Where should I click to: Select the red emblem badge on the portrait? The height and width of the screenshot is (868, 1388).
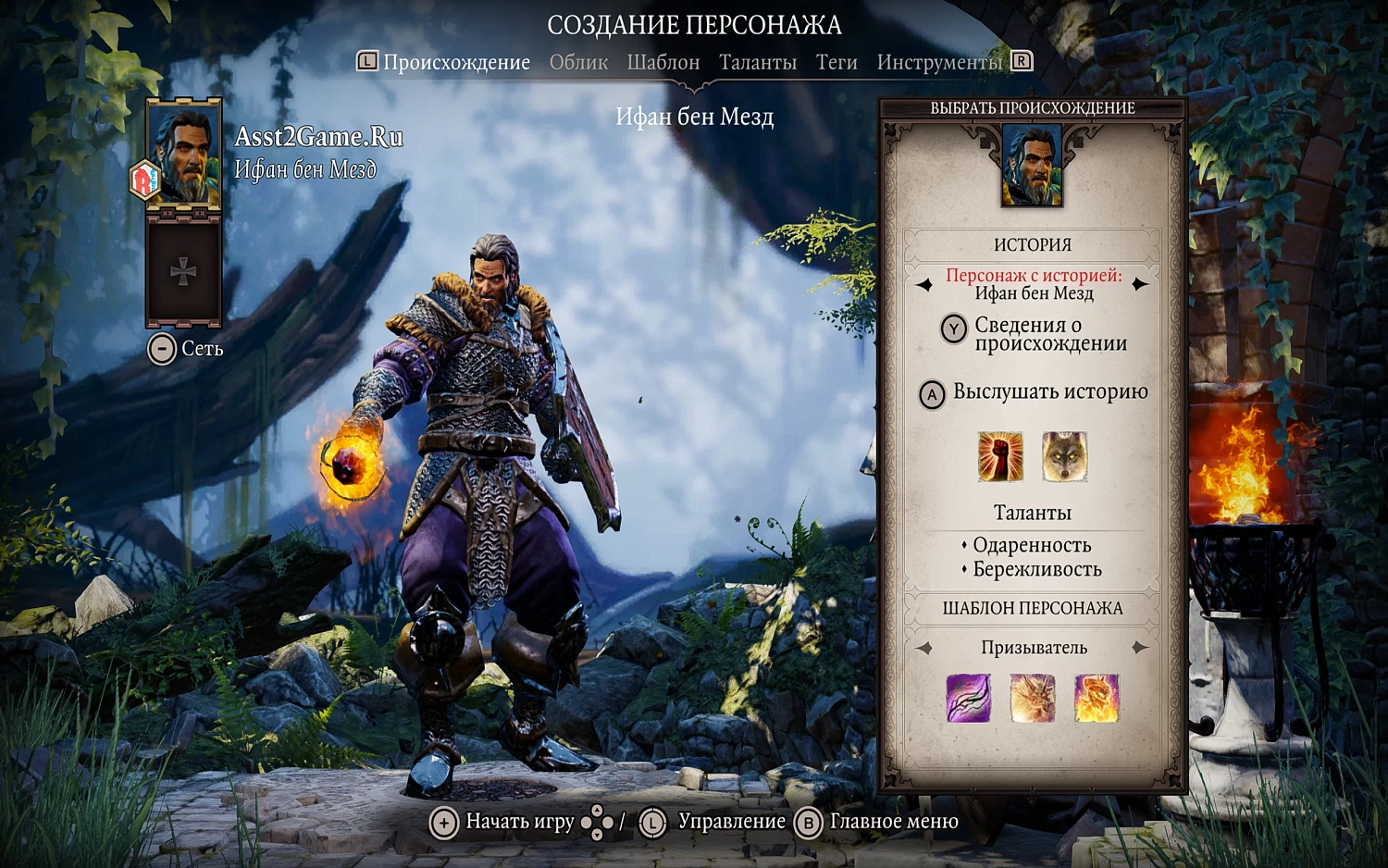[x=143, y=176]
